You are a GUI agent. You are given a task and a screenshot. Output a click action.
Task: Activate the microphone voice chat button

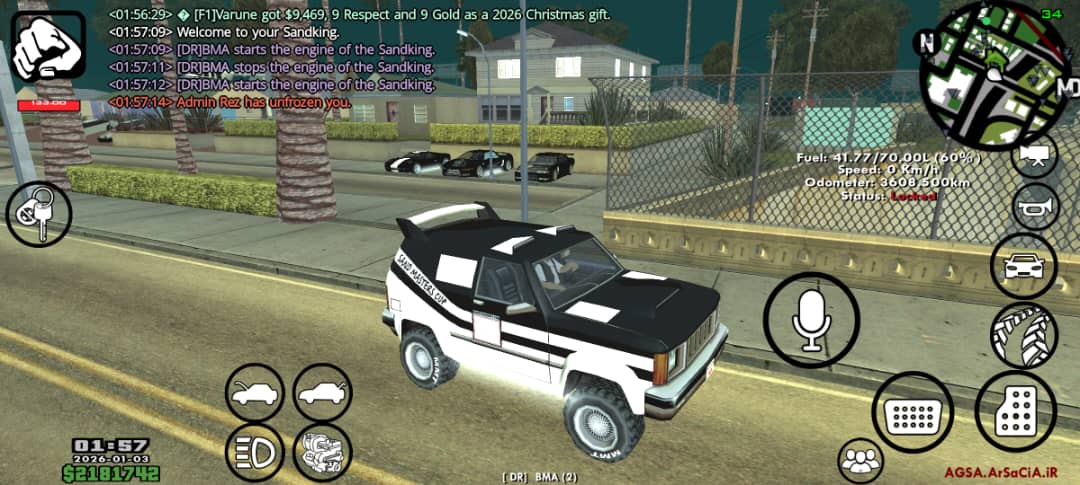coord(811,321)
